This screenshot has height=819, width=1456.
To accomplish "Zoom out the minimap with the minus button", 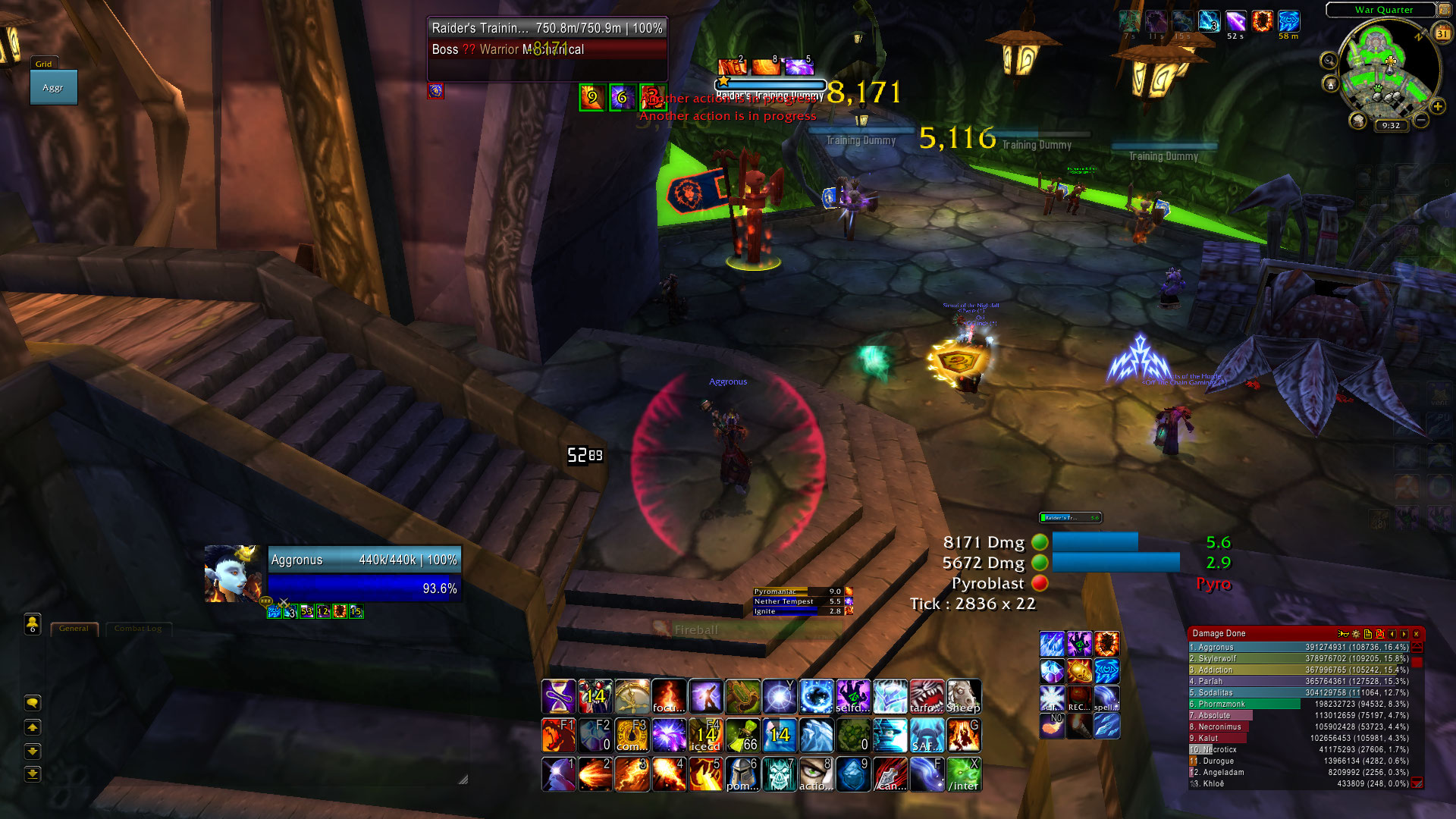I will 1421,121.
